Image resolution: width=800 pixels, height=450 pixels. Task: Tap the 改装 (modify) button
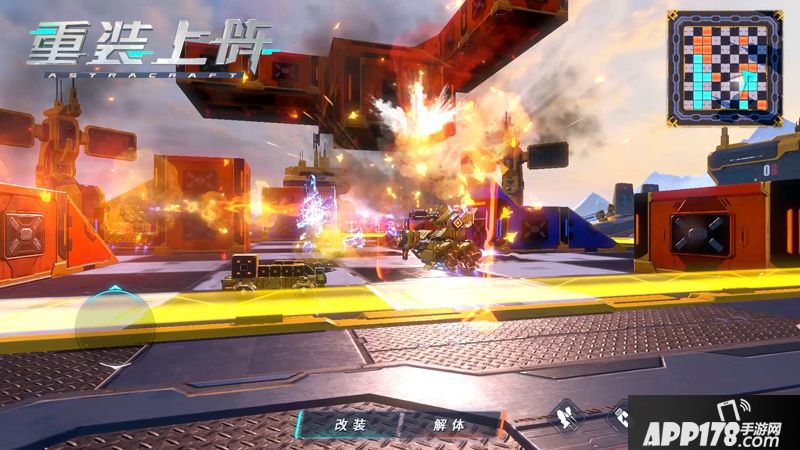[351, 424]
